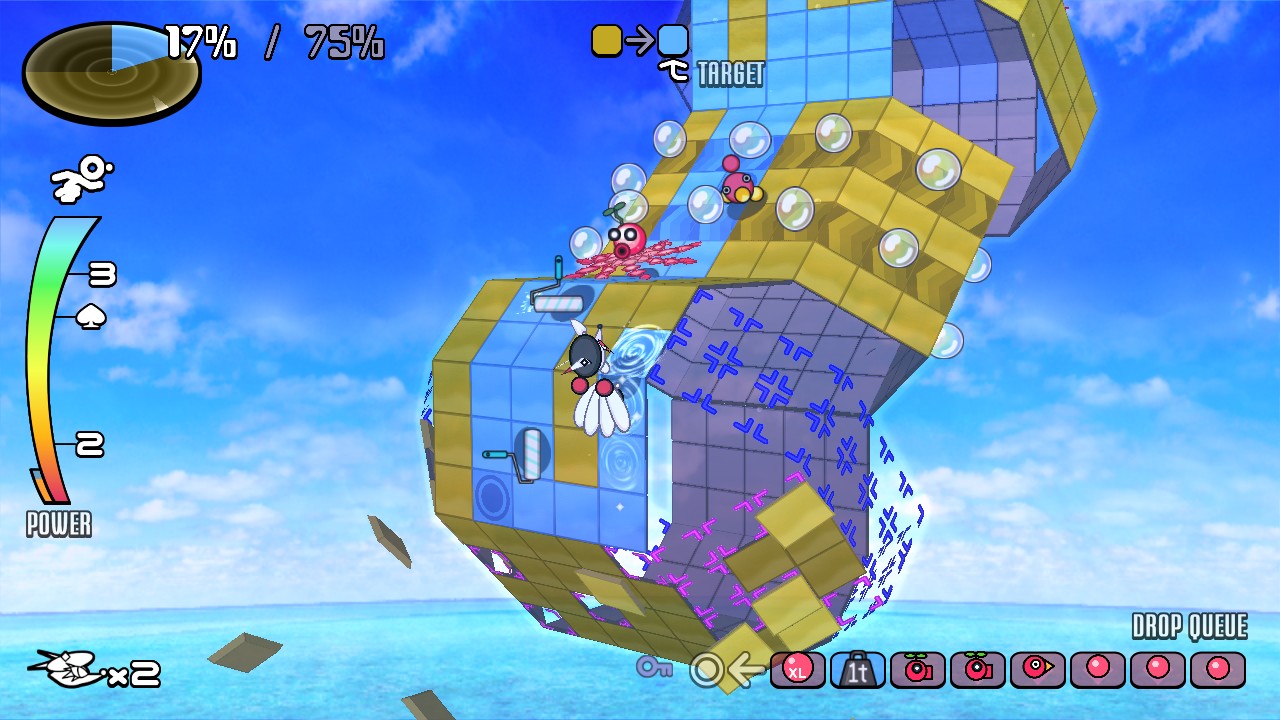1280x720 pixels.
Task: Open the circular radar map
Action: [x=110, y=72]
